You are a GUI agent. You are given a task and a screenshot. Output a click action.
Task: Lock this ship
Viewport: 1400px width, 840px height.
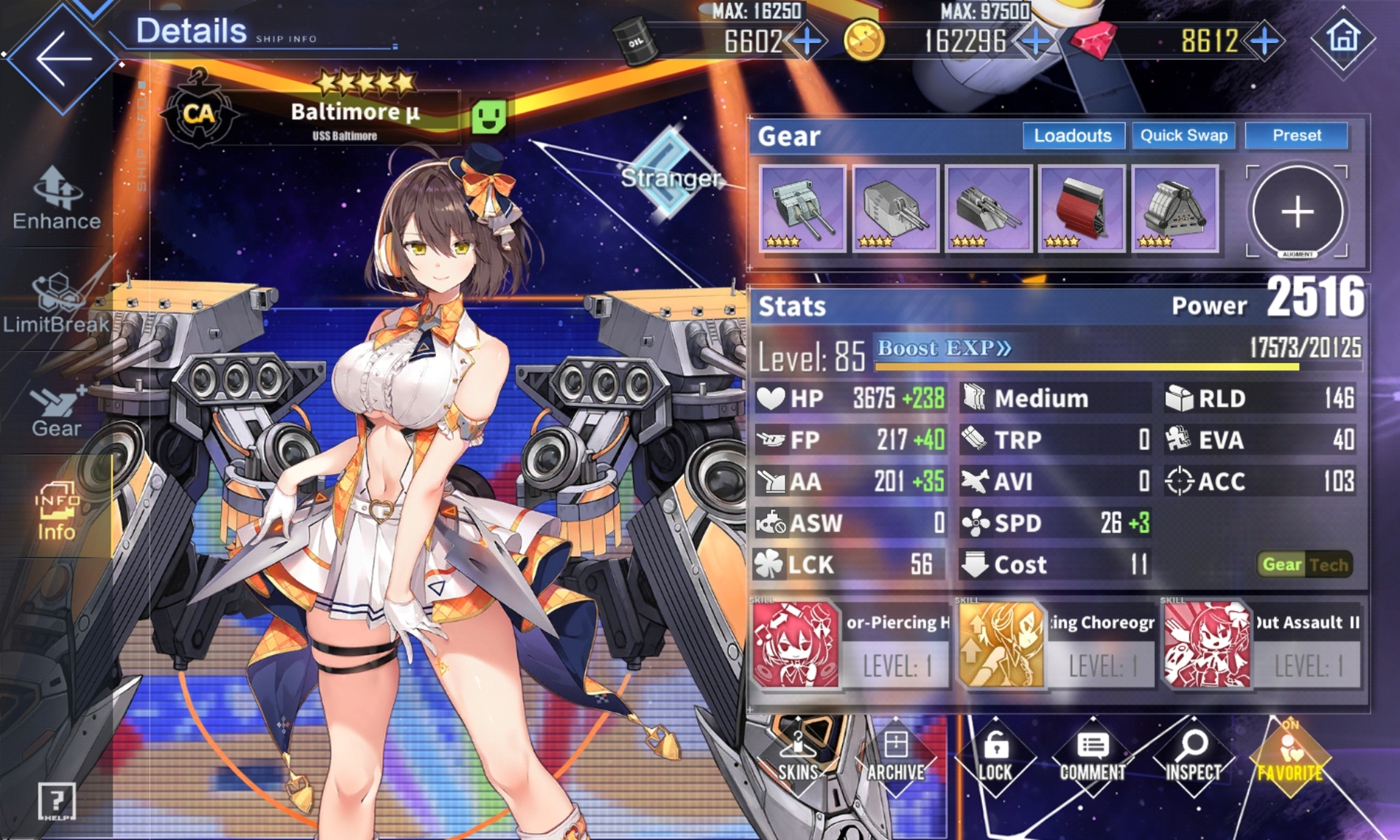point(995,758)
